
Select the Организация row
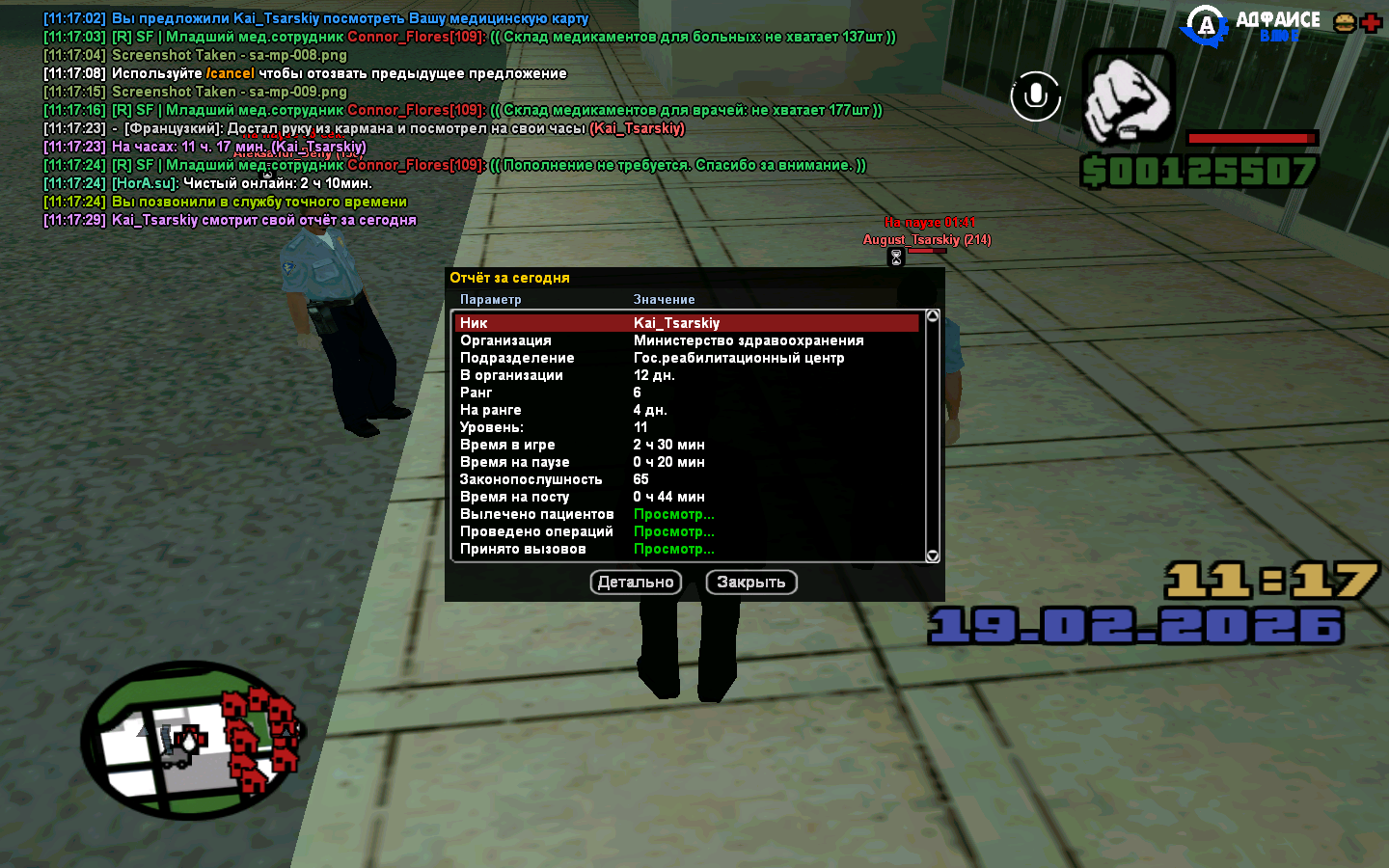pos(686,340)
